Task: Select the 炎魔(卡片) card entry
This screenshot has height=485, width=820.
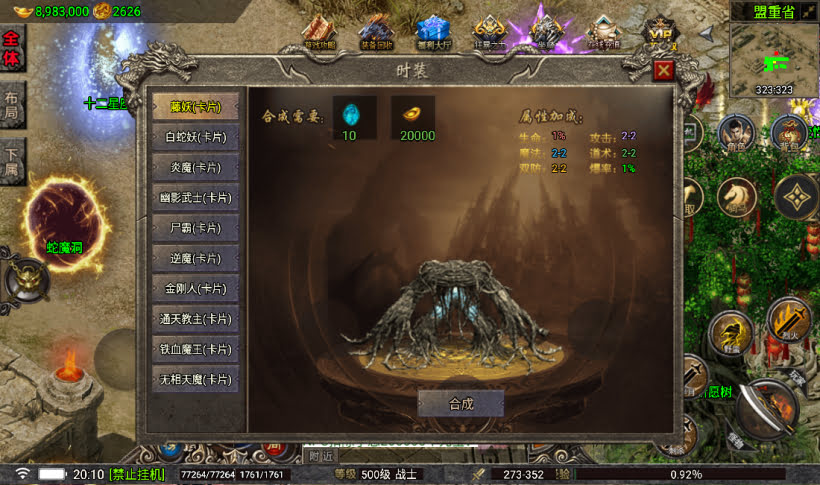Action: (195, 167)
